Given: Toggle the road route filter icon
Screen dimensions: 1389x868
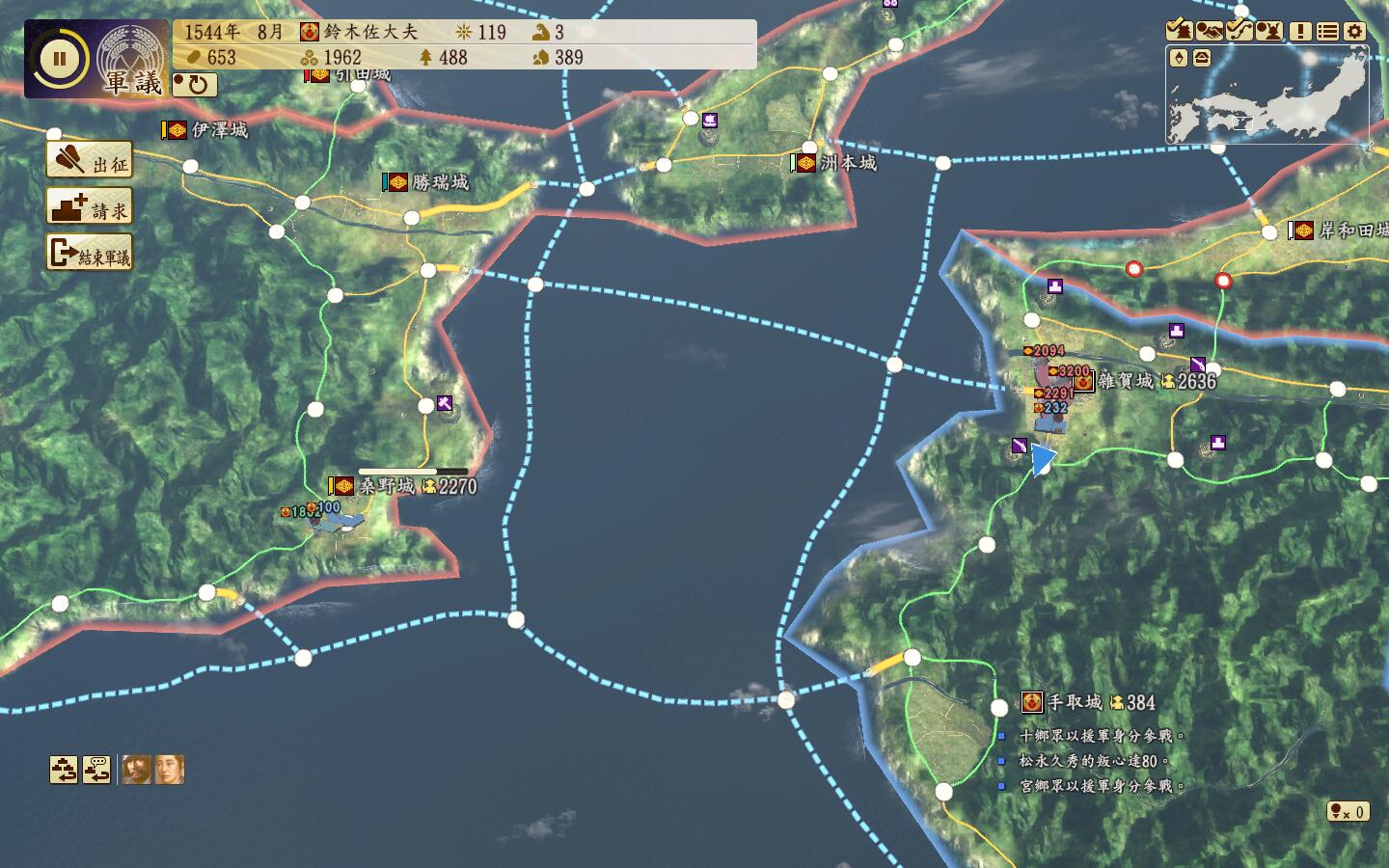Looking at the screenshot, I should point(1239,31).
